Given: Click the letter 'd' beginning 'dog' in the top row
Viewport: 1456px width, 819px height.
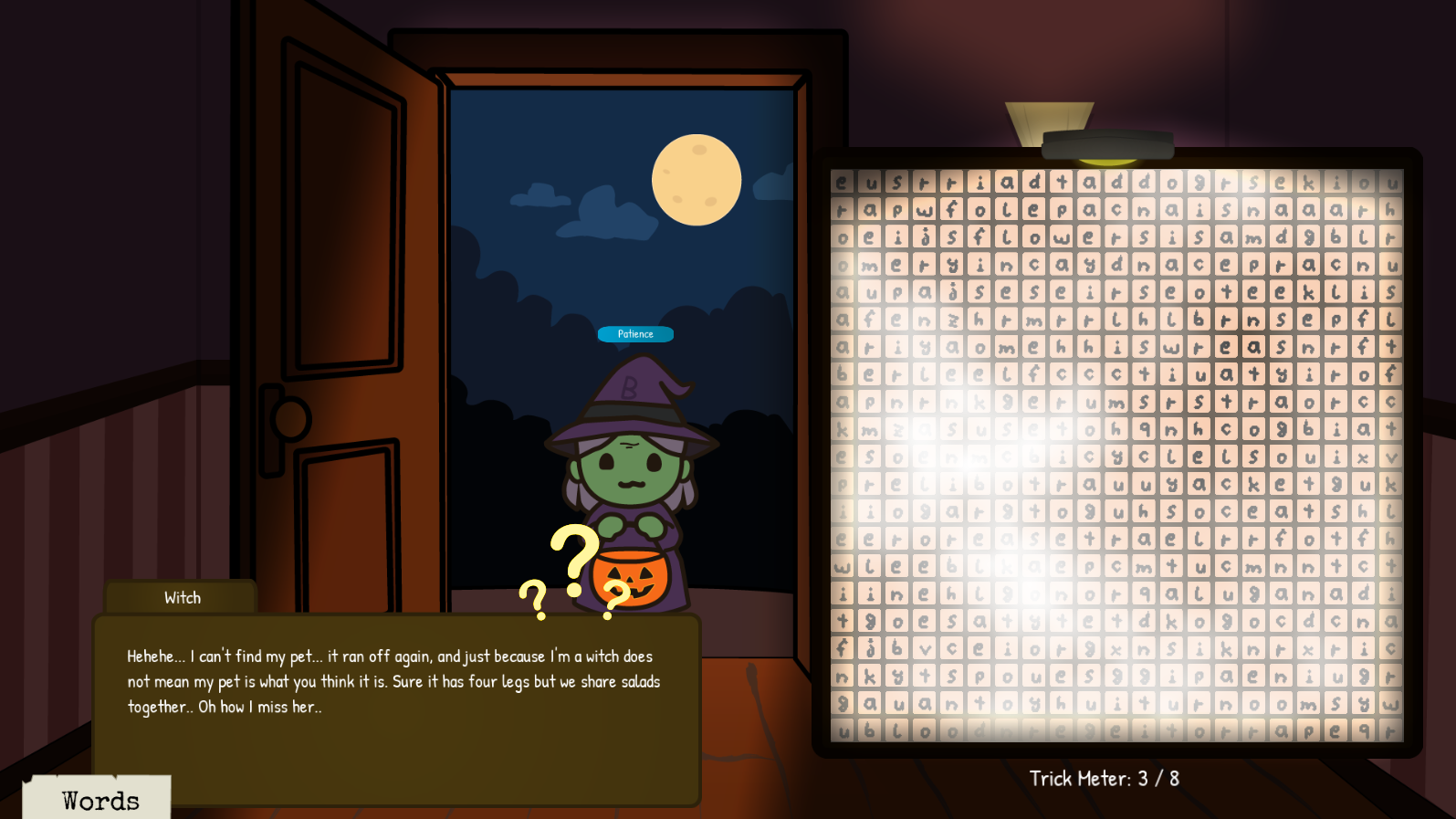Looking at the screenshot, I should 1143,180.
